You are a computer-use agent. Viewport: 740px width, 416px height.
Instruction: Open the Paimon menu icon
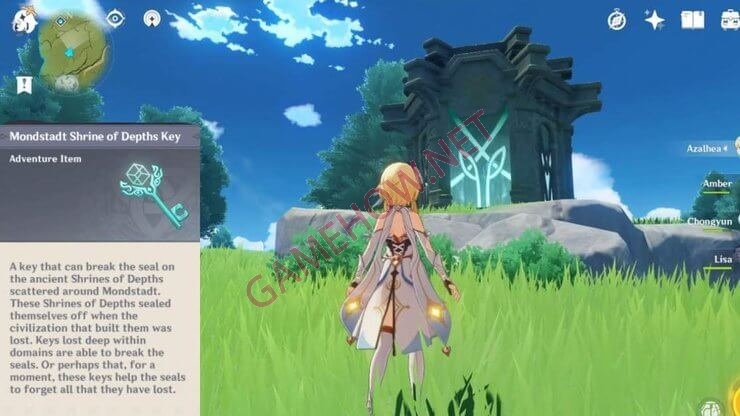click(x=21, y=18)
